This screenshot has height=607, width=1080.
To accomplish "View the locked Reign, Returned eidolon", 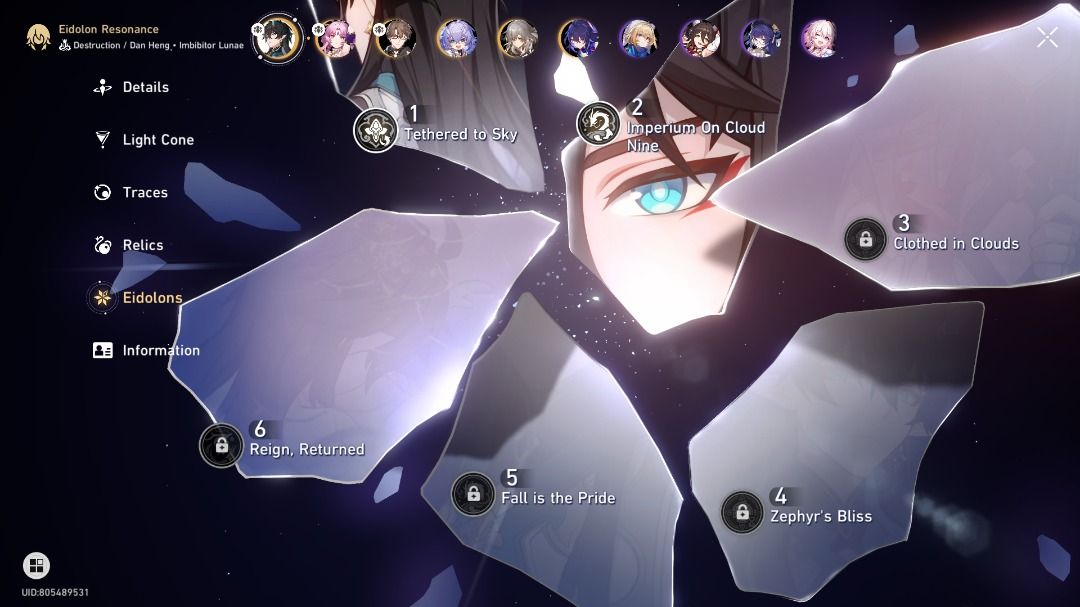I will (x=221, y=445).
